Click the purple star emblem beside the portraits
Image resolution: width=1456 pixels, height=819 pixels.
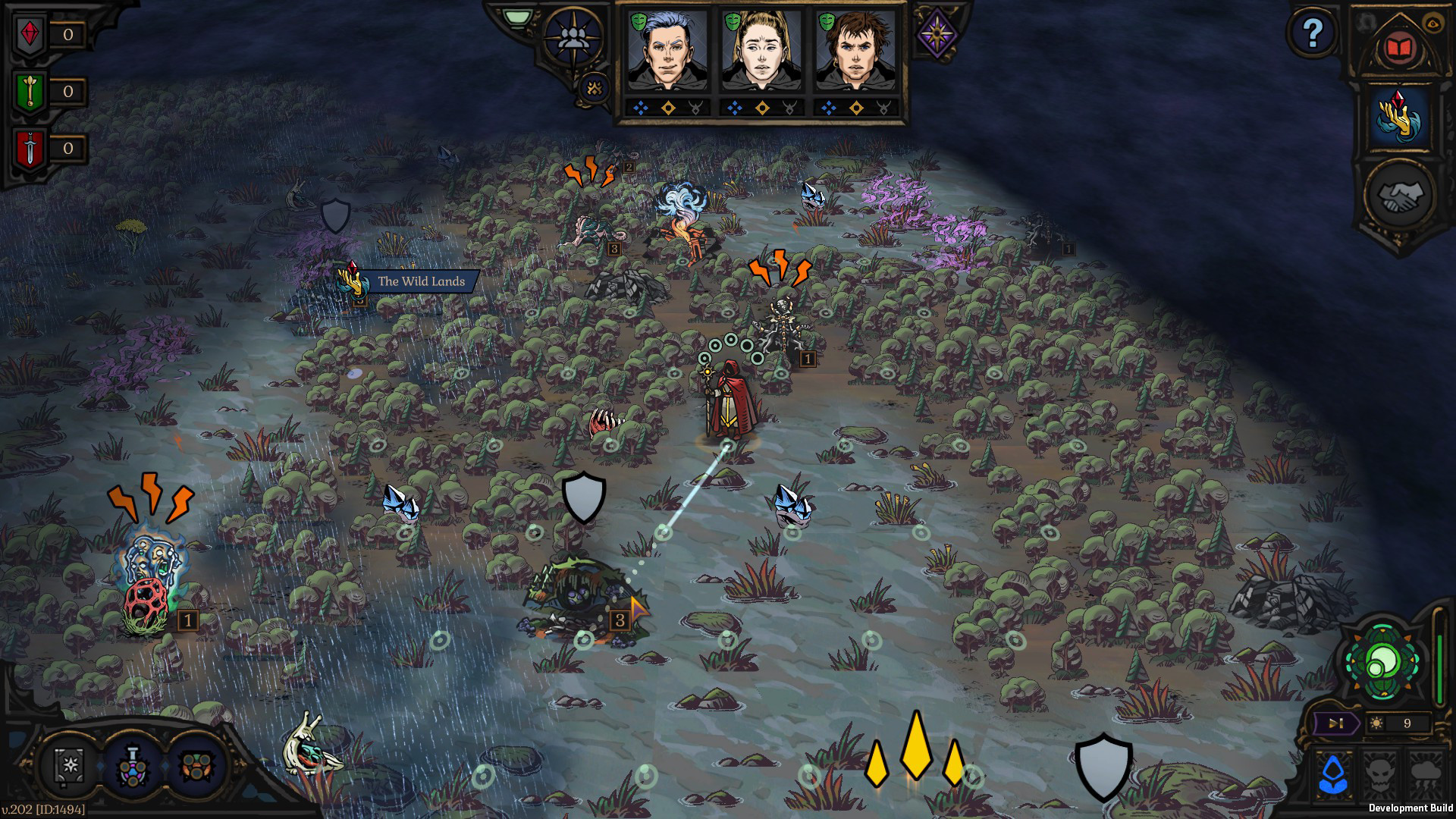937,33
